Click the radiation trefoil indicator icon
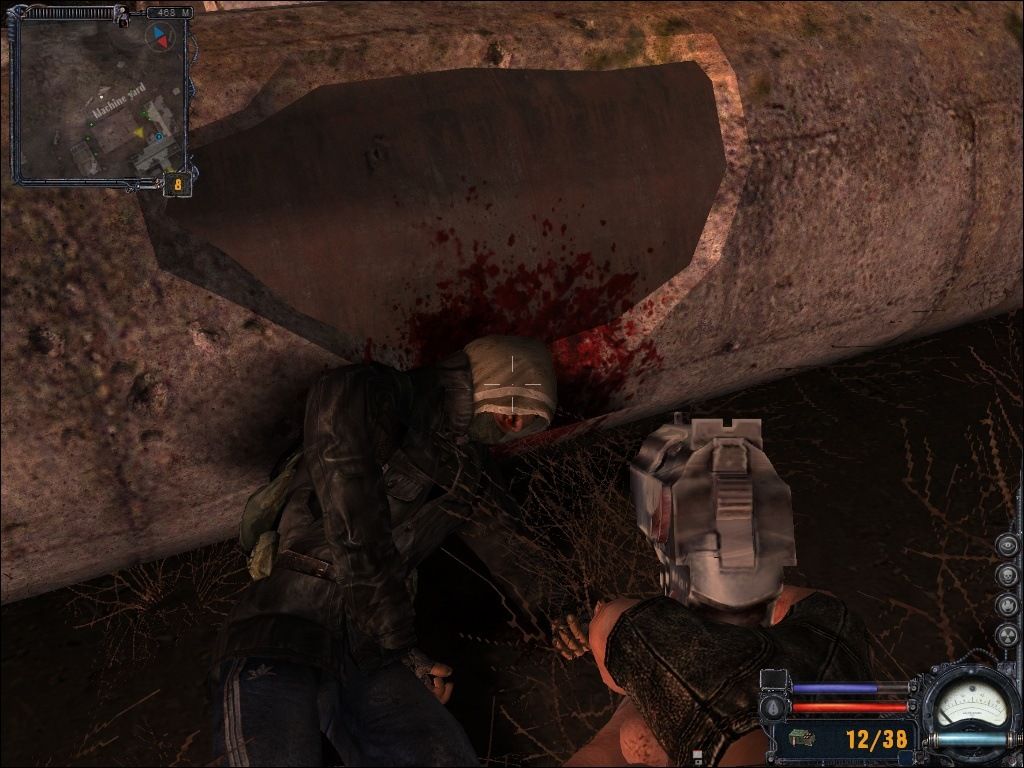Image resolution: width=1024 pixels, height=768 pixels. pyautogui.click(x=1007, y=635)
